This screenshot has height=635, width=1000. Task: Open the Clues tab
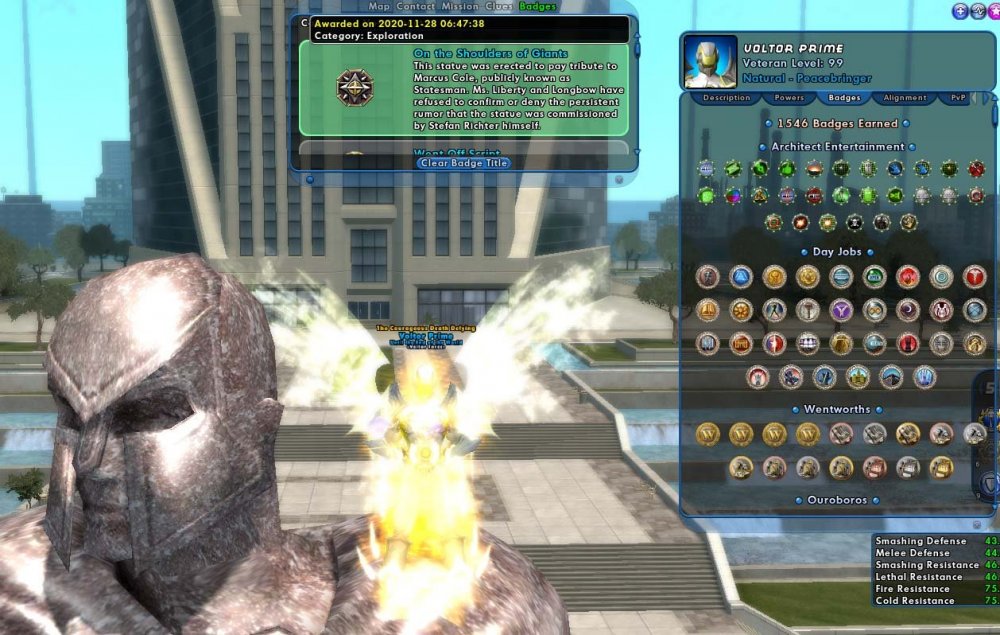pyautogui.click(x=500, y=6)
